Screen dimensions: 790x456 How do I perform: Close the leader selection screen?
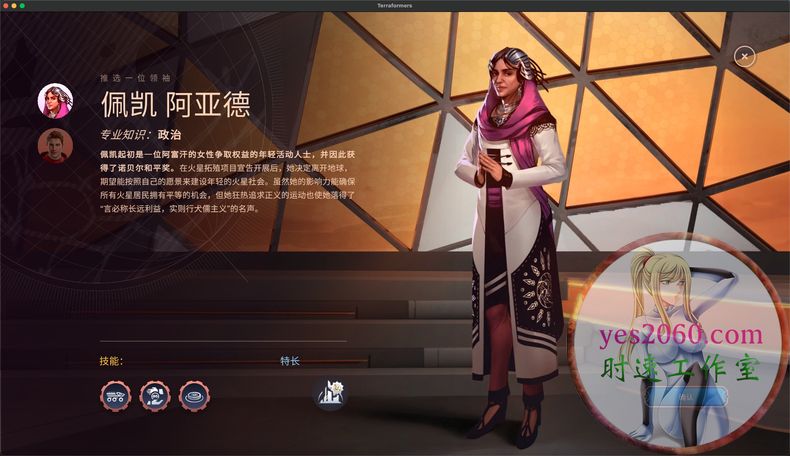744,57
